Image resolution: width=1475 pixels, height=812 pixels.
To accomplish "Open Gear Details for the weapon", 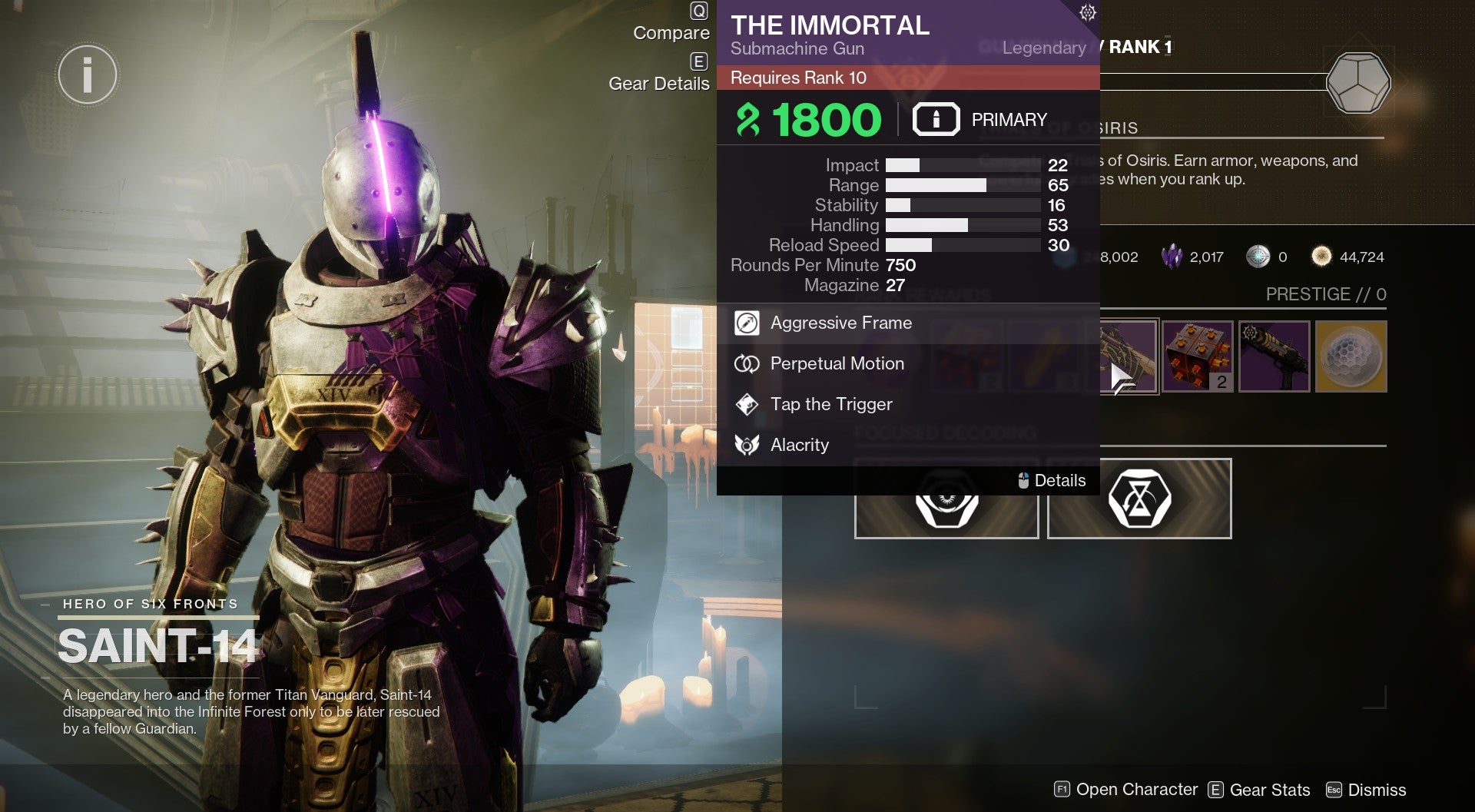I will (x=659, y=84).
